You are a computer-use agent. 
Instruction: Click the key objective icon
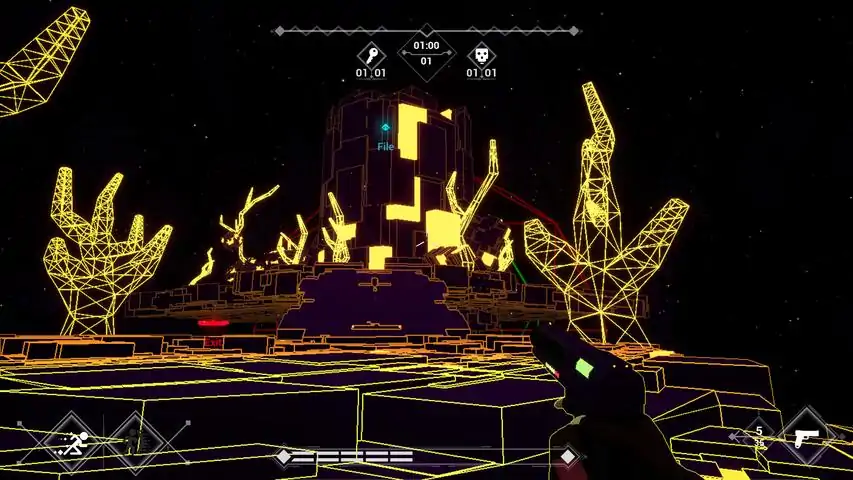(x=371, y=55)
